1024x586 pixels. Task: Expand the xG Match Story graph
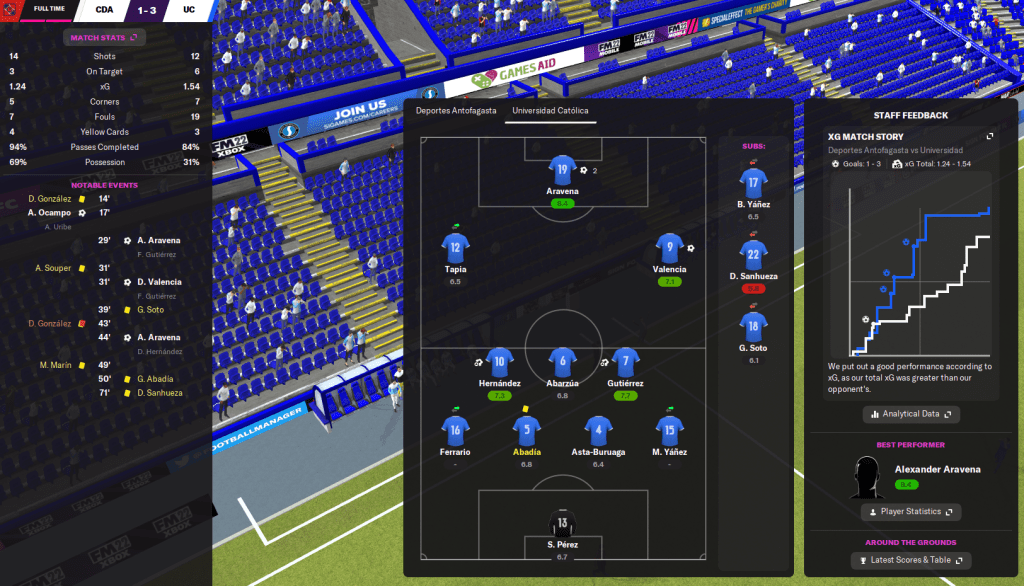990,136
